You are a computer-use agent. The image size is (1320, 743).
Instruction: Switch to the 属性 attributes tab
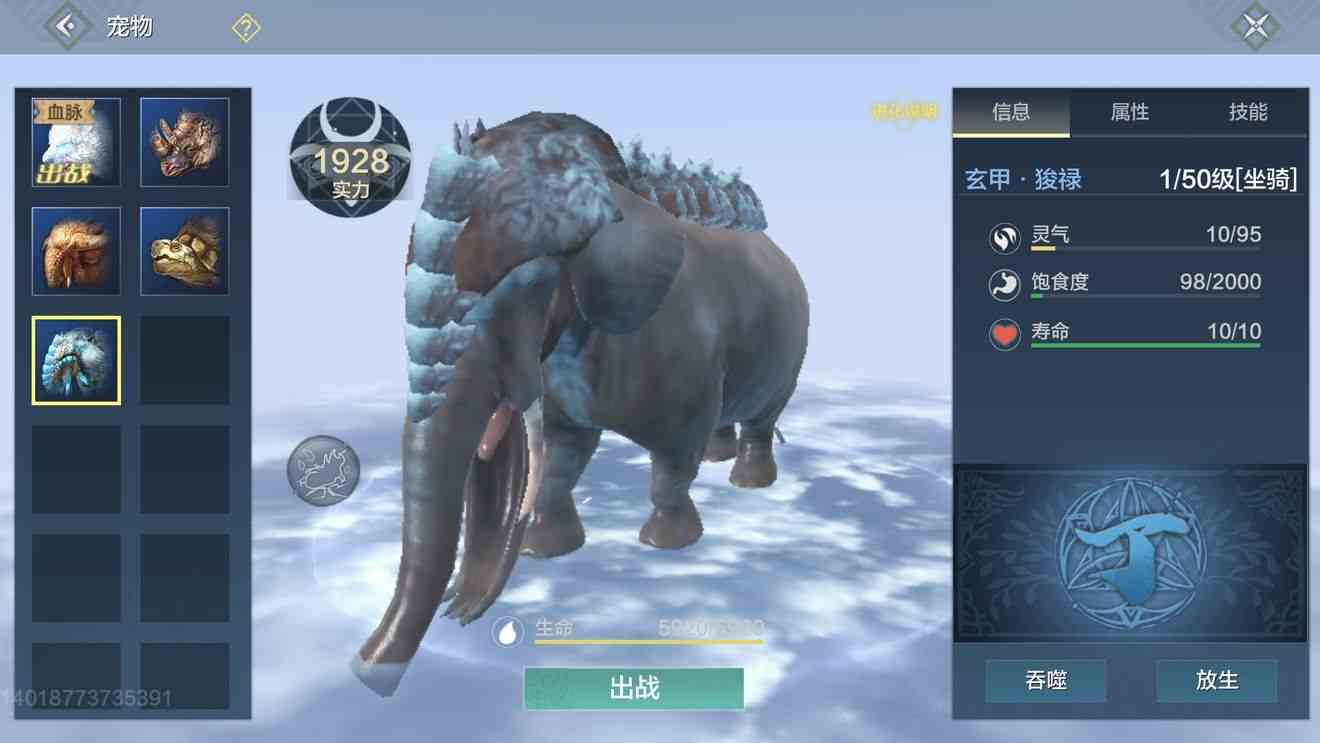click(x=1131, y=113)
